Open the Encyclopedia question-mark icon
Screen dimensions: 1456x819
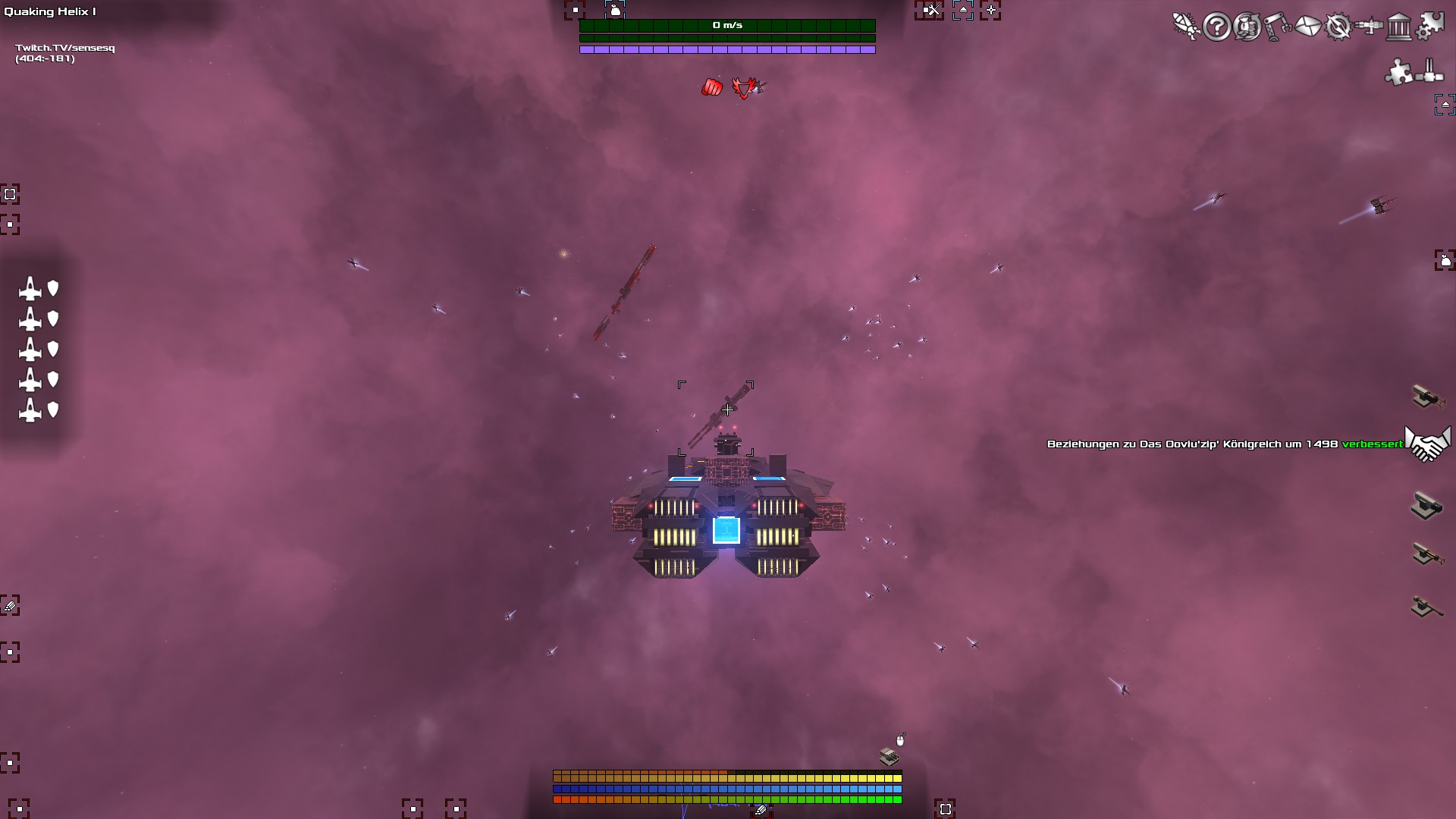[x=1217, y=27]
